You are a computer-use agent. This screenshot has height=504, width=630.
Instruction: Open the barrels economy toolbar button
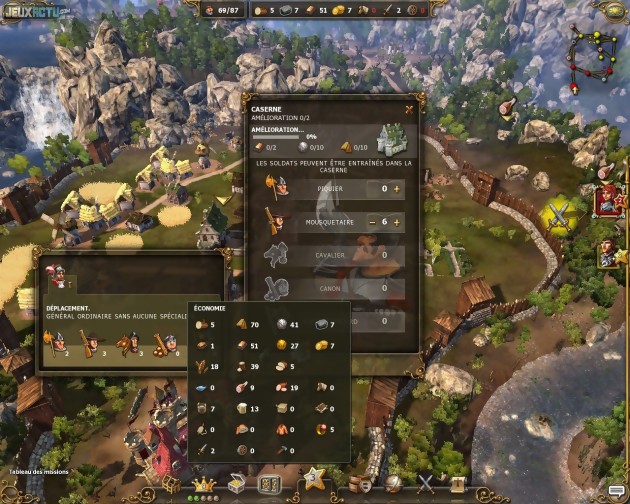(360, 484)
